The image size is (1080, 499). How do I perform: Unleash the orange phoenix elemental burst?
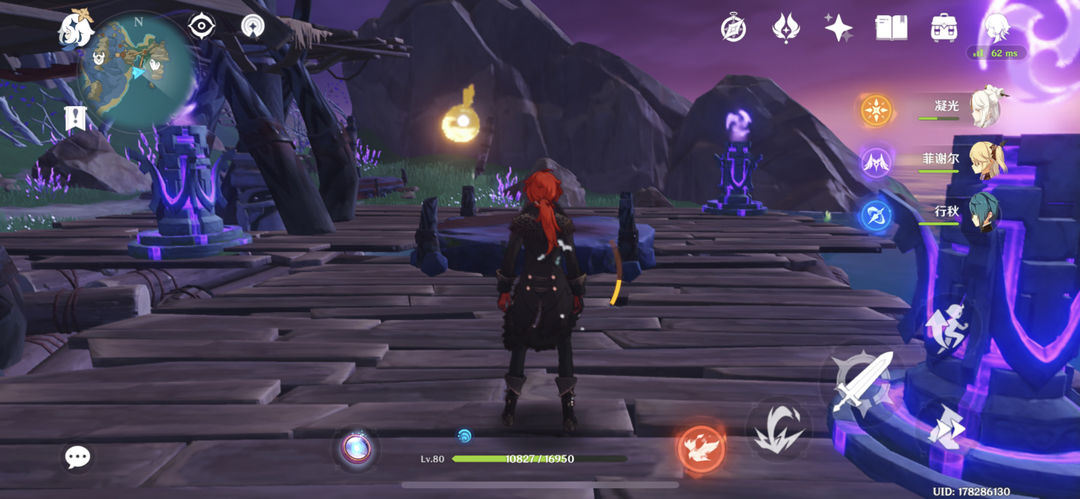[701, 447]
